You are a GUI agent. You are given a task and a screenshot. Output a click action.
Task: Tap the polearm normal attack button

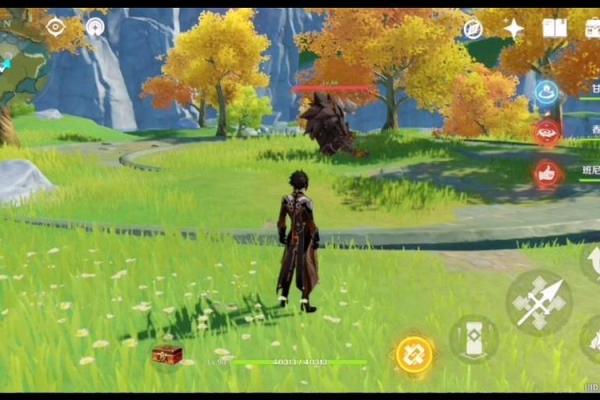pos(539,301)
